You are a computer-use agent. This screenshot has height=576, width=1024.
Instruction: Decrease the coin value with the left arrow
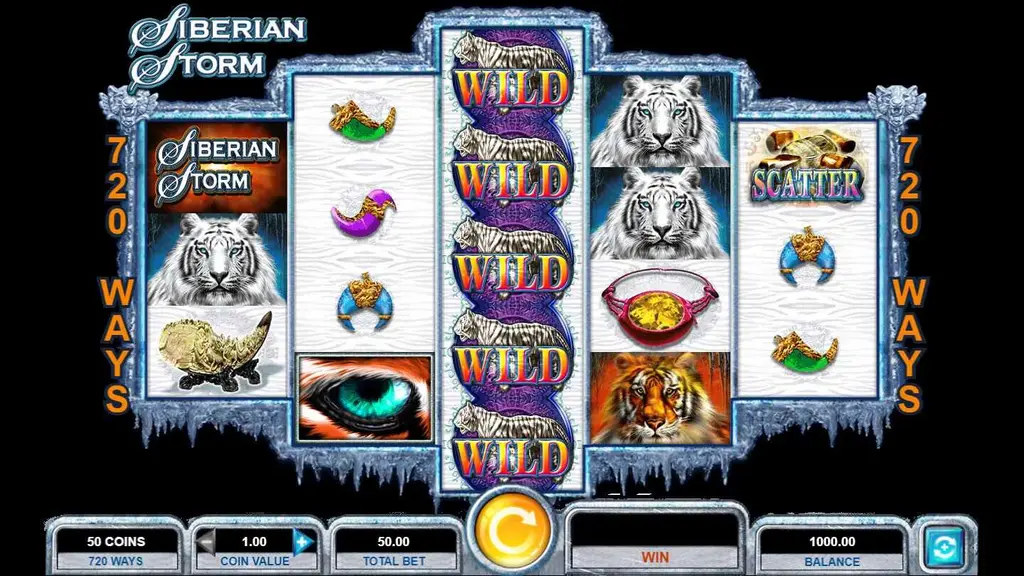coord(206,543)
